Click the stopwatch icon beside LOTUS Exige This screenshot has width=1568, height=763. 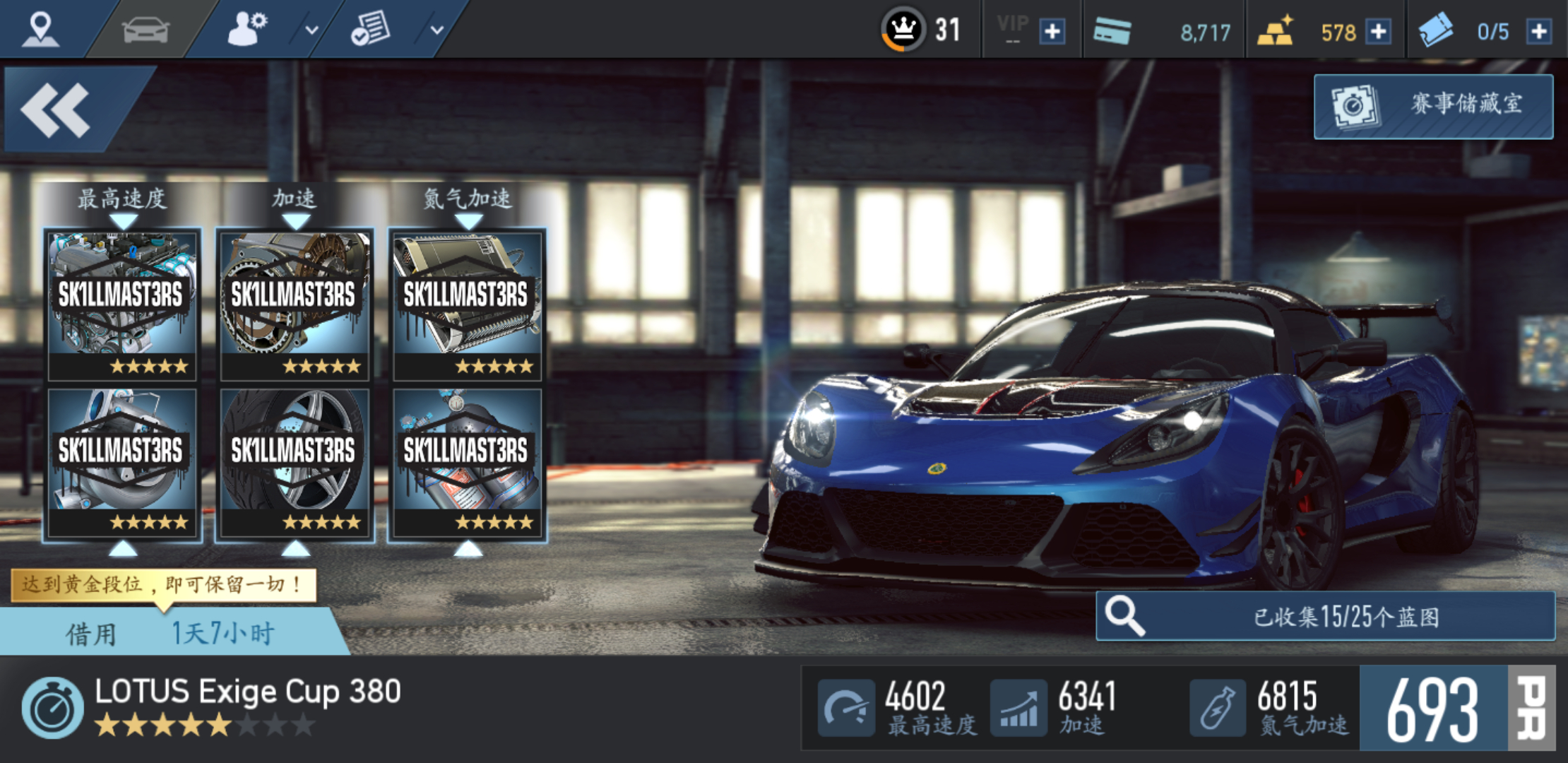(52, 708)
